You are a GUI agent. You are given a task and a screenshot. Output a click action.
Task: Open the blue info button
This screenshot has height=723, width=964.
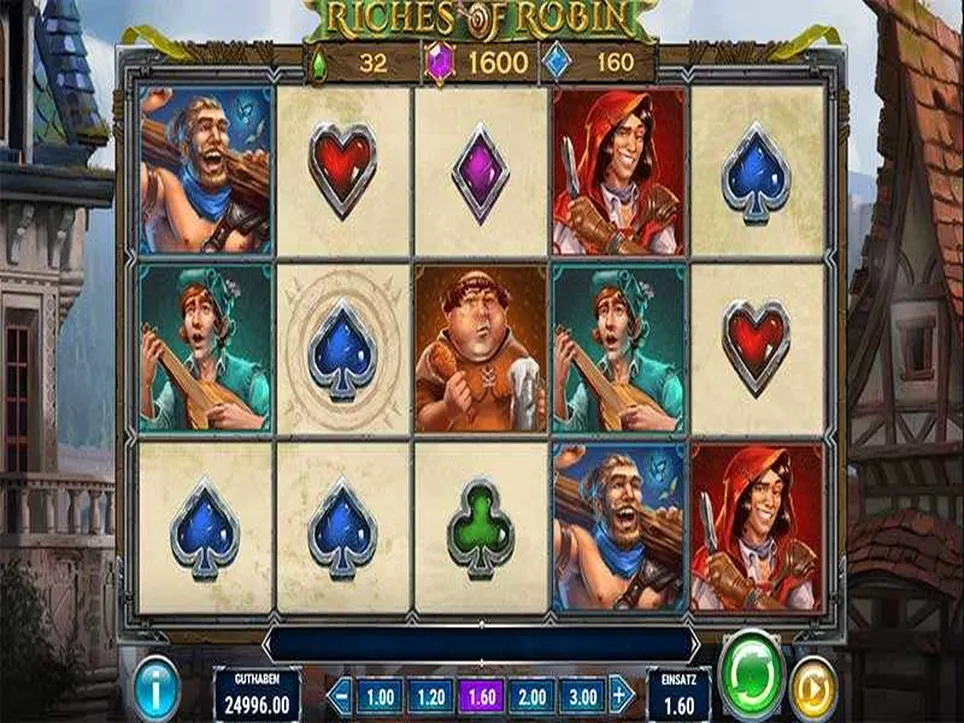(x=157, y=689)
